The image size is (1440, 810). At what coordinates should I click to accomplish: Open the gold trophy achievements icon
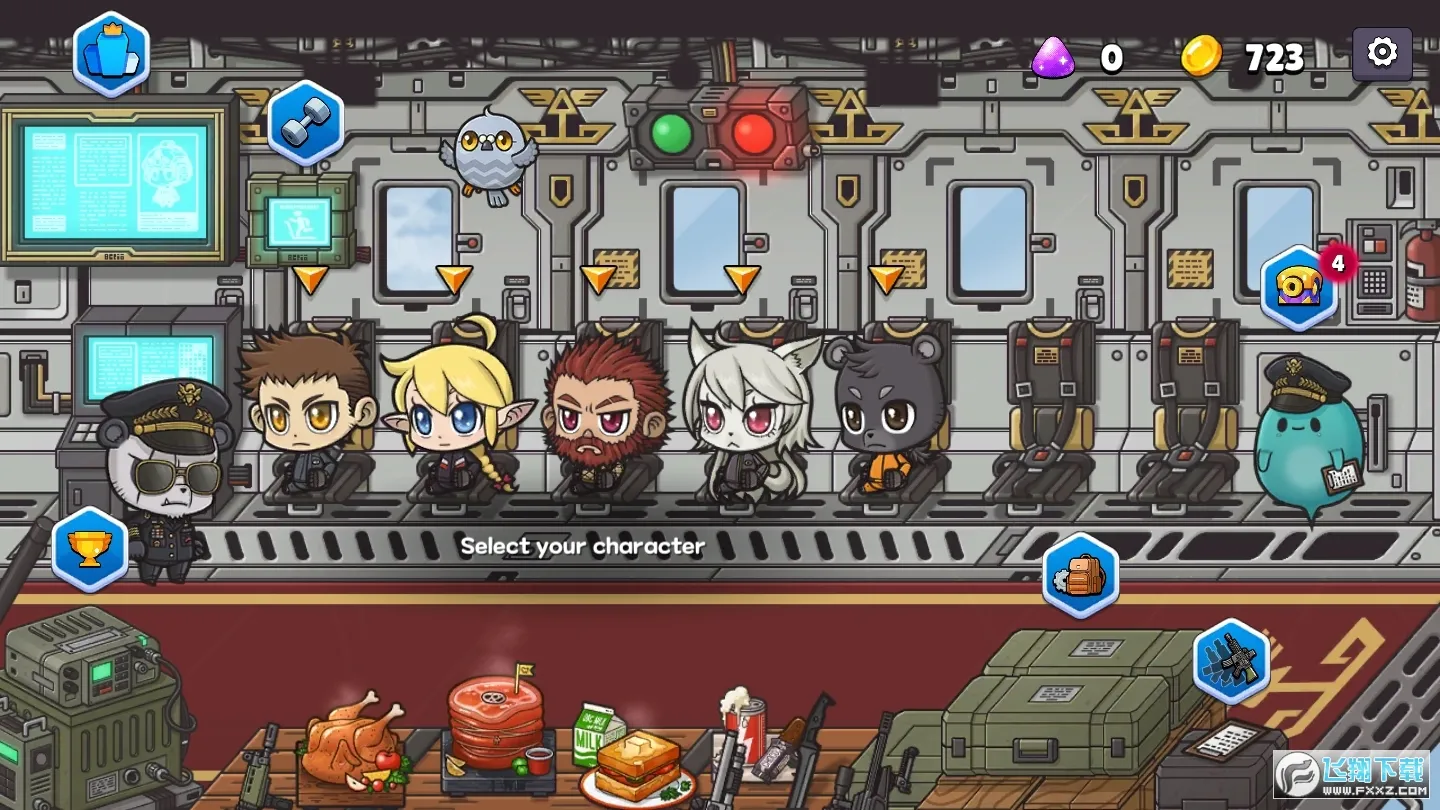click(x=90, y=549)
